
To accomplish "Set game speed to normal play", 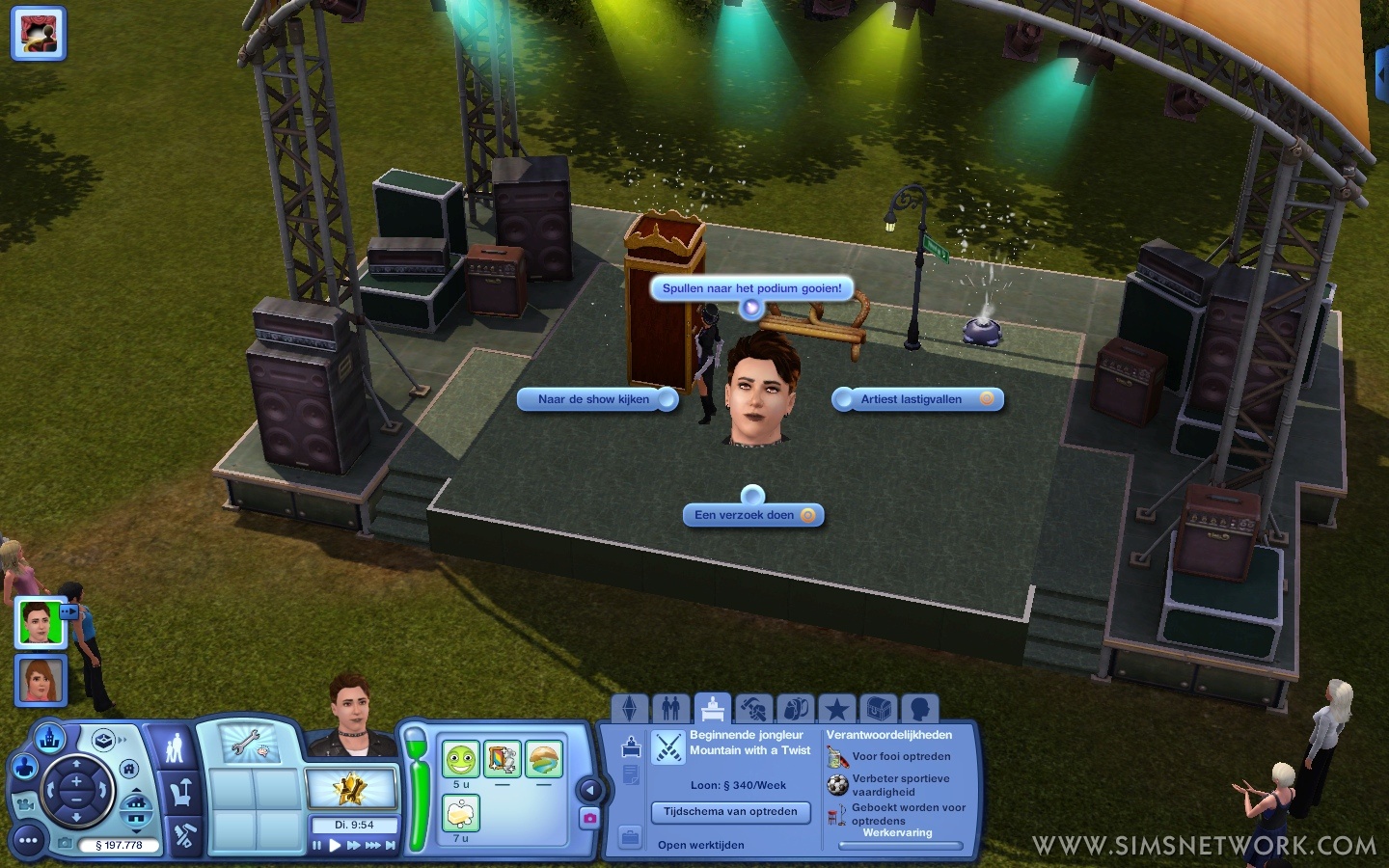I will coord(335,846).
